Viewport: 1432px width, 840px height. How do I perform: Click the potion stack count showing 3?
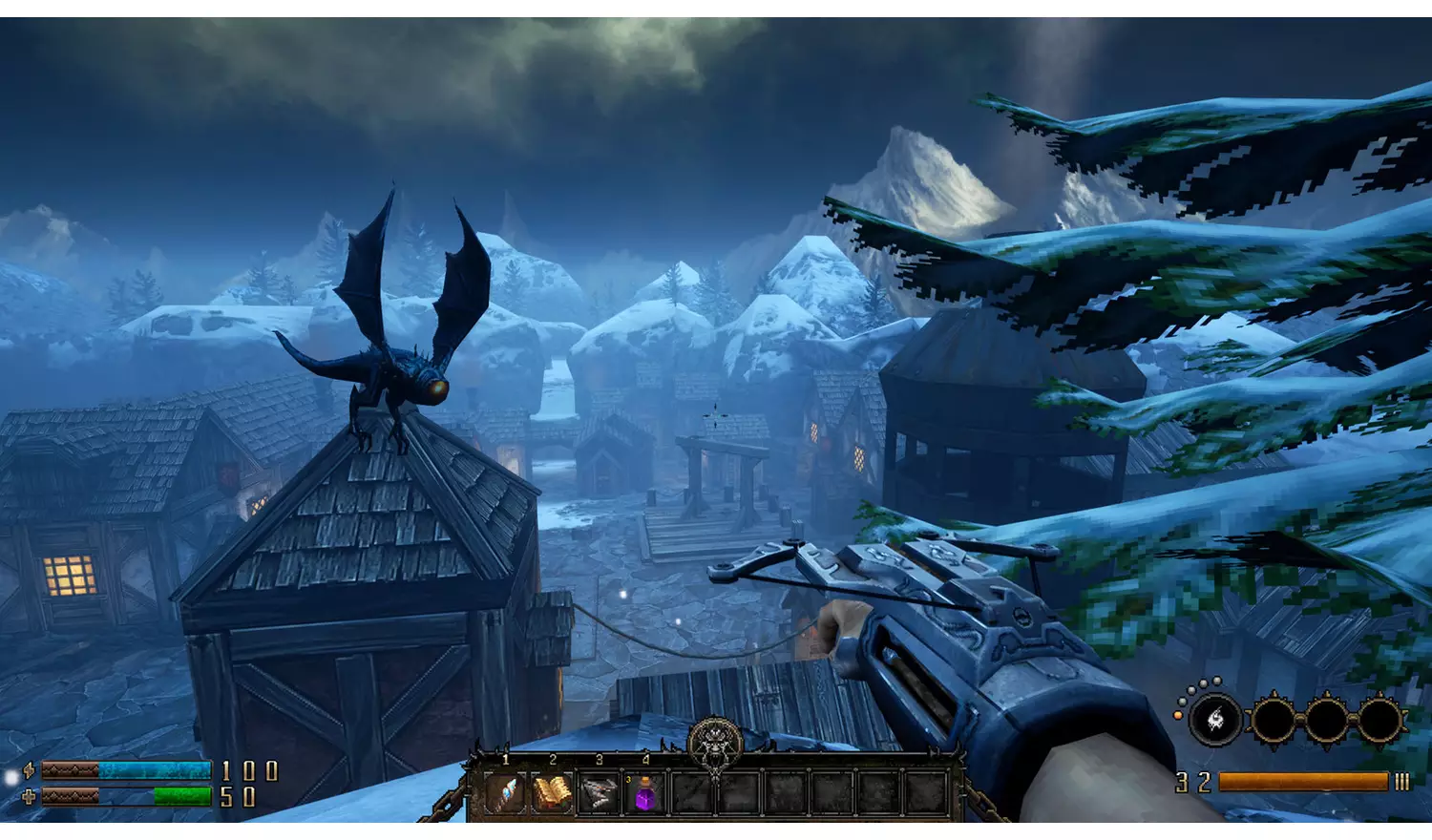(x=628, y=779)
